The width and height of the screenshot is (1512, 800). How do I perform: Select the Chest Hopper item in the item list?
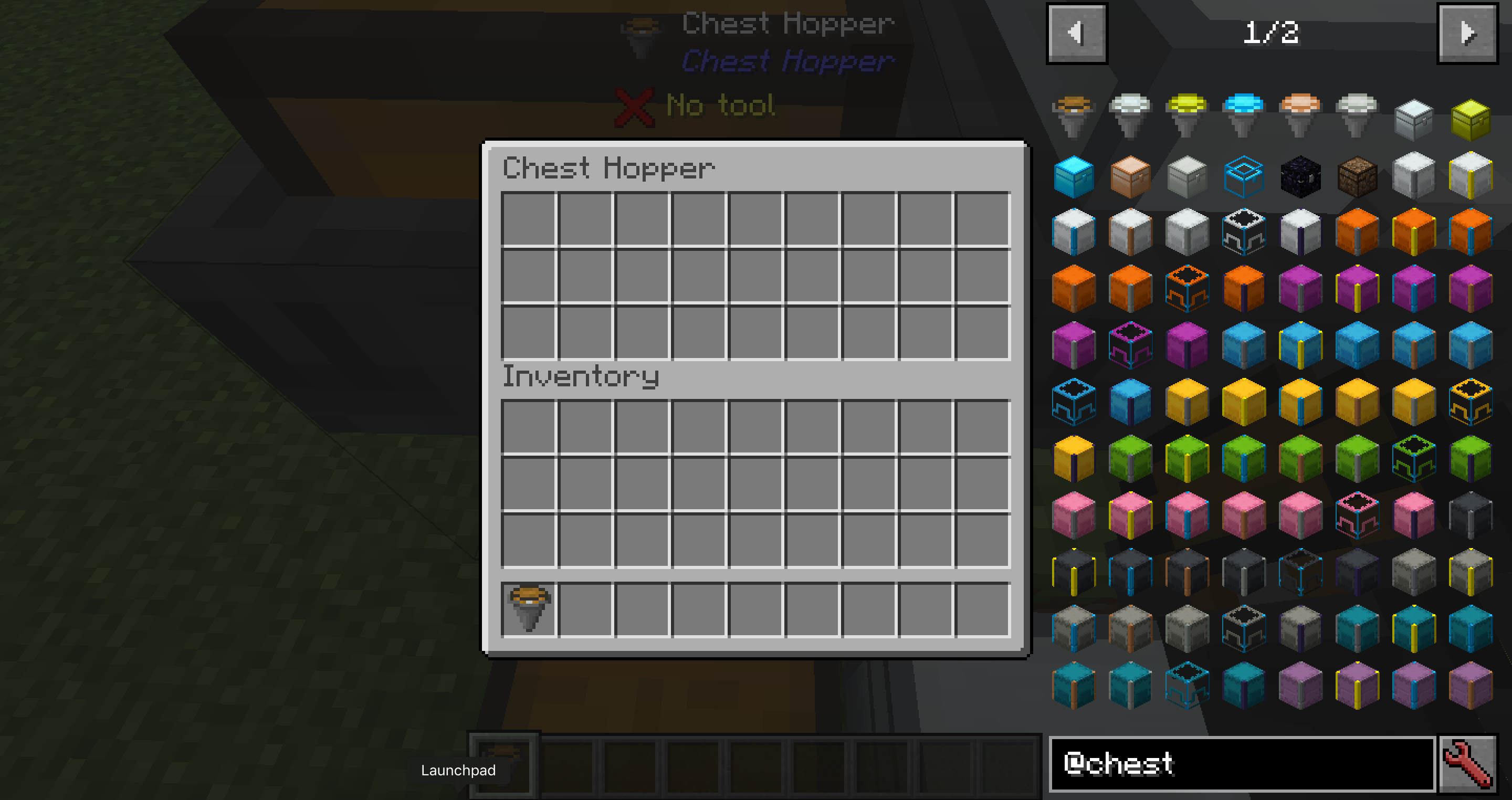coord(1074,111)
